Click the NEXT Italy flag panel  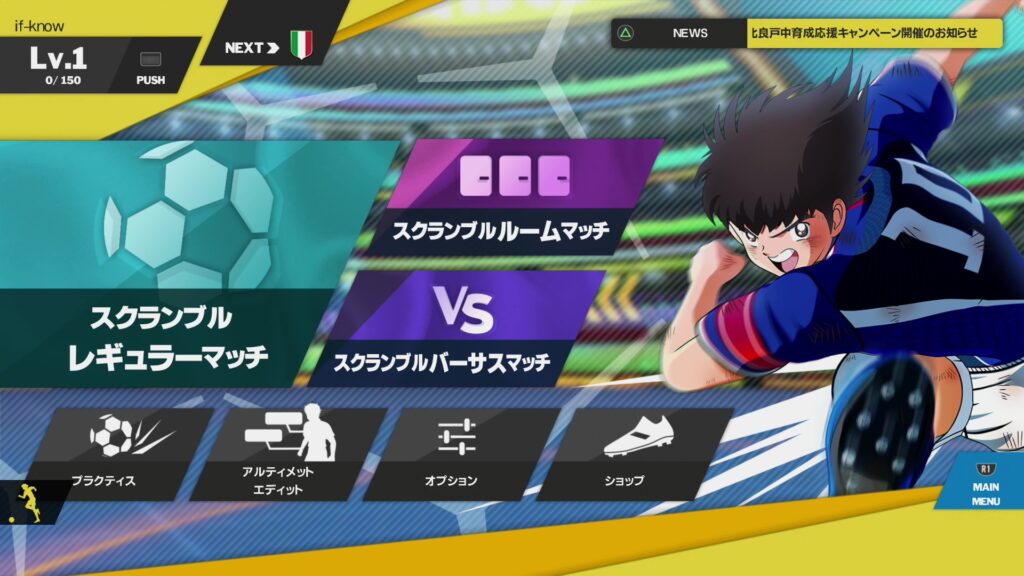tap(272, 46)
